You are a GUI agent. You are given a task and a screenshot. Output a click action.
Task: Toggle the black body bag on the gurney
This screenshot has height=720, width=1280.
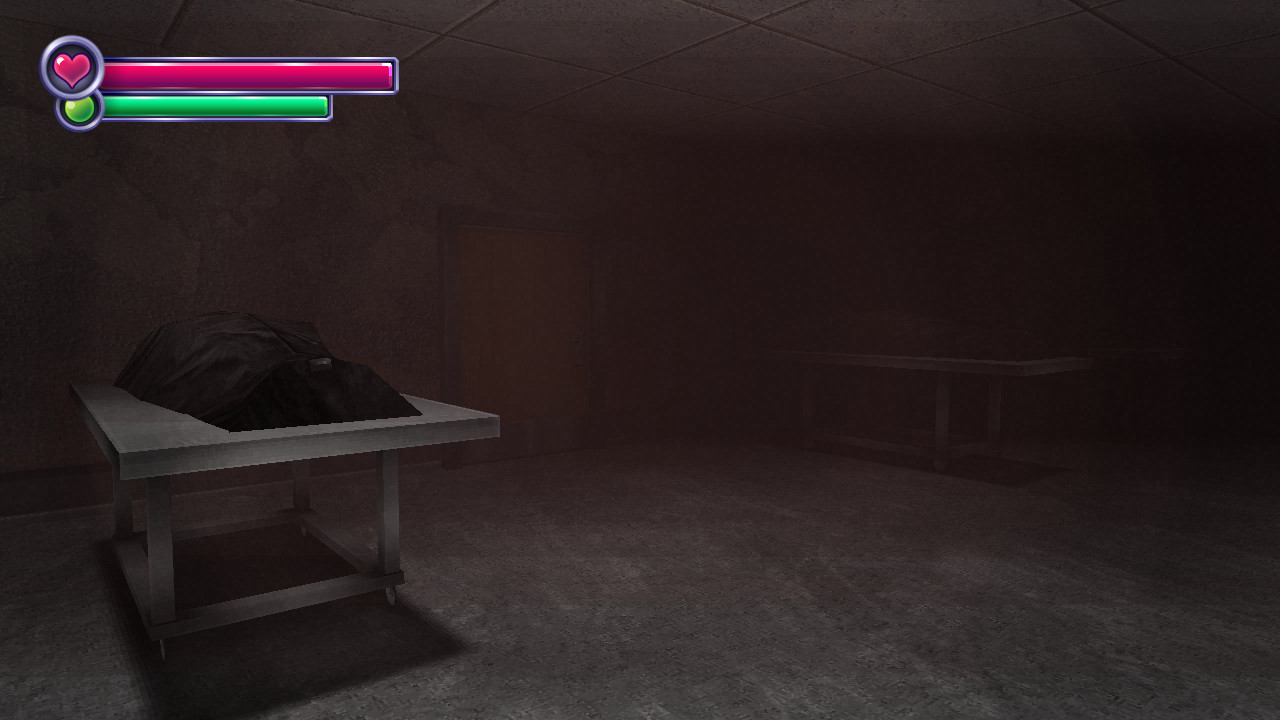240,360
